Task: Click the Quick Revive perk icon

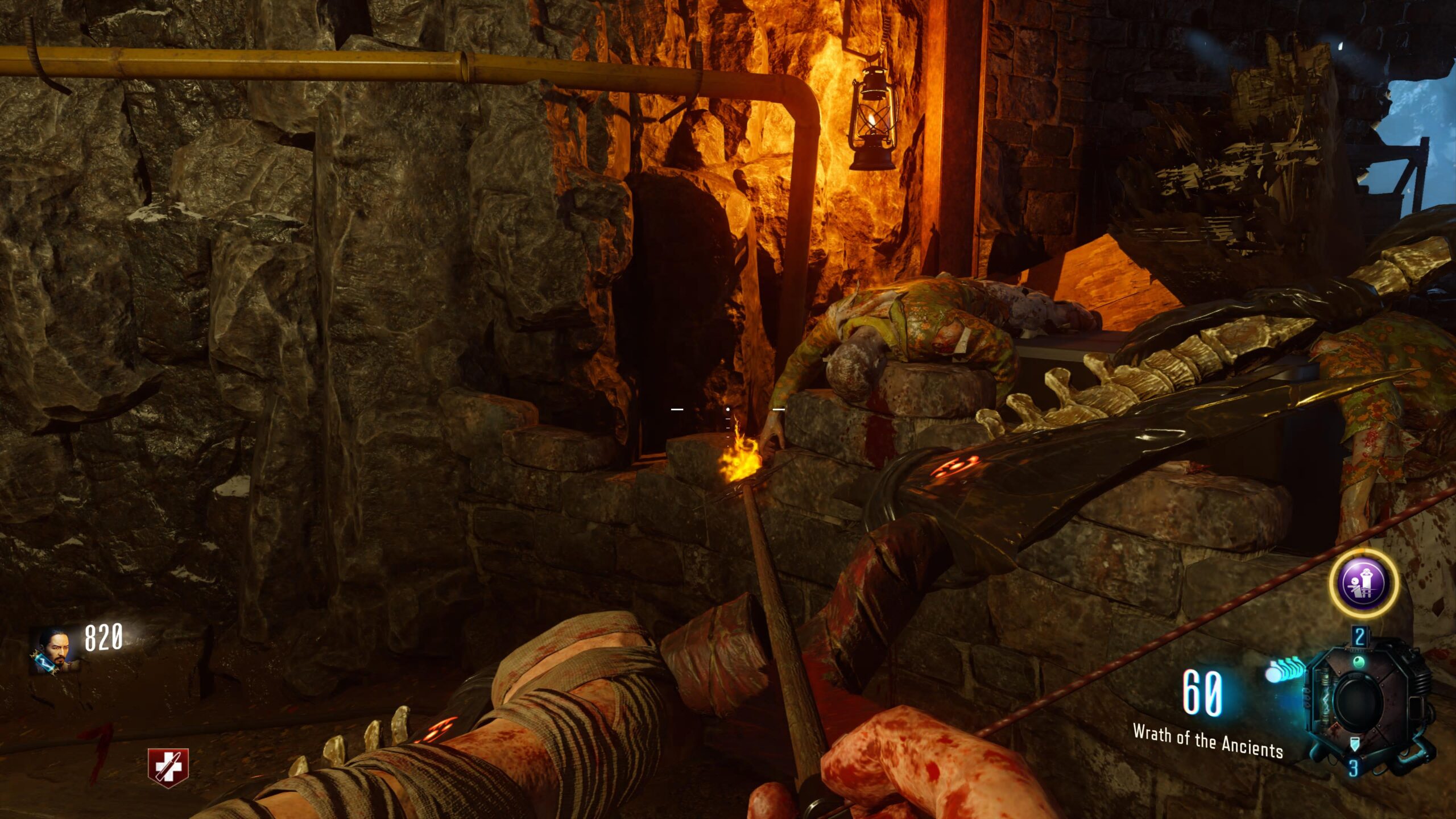Action: [168, 767]
